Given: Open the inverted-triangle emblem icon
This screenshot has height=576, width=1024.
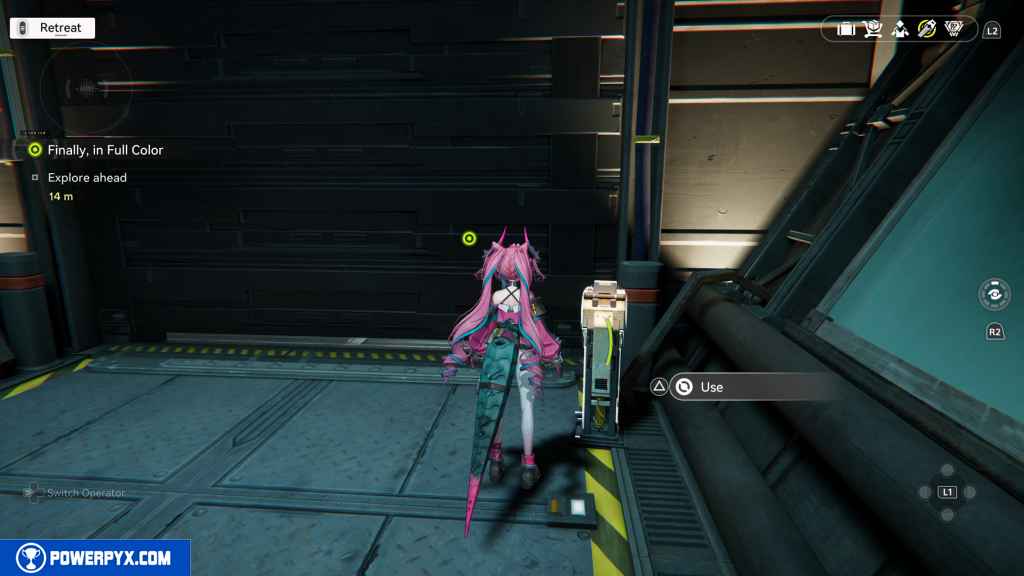Looking at the screenshot, I should pos(954,29).
